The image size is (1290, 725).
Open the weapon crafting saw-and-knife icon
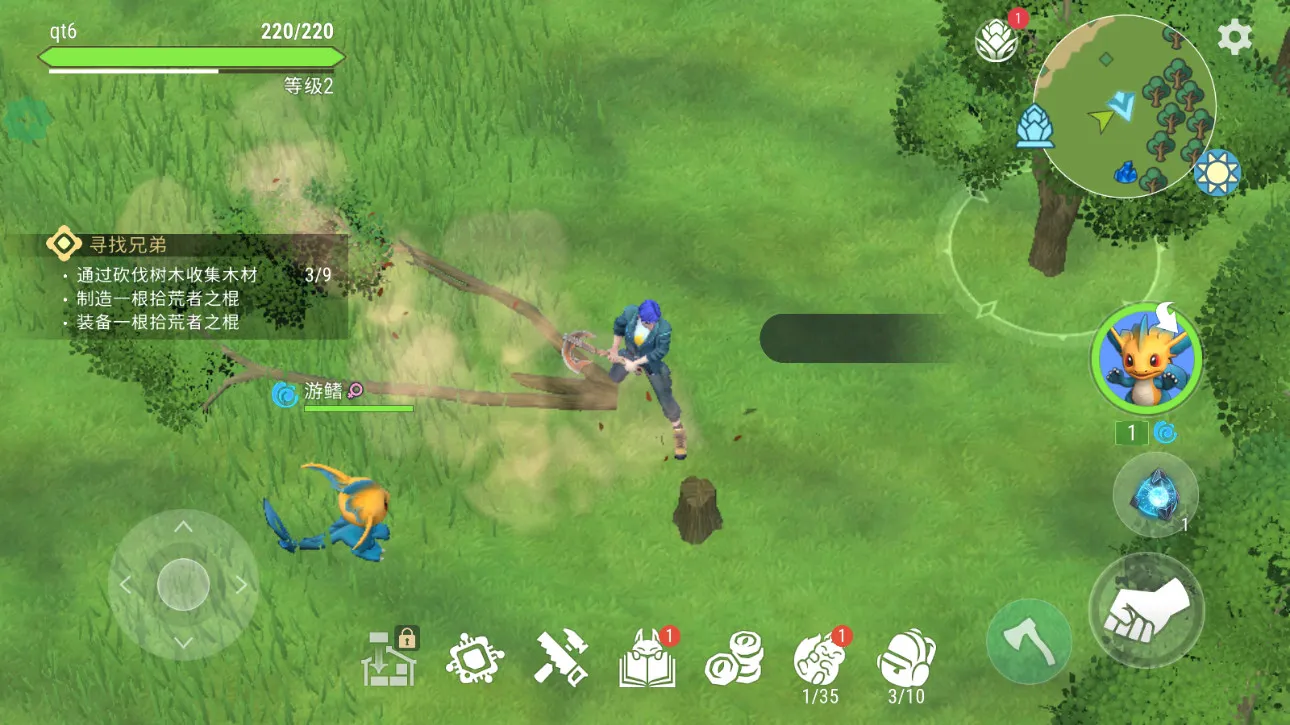(560, 657)
